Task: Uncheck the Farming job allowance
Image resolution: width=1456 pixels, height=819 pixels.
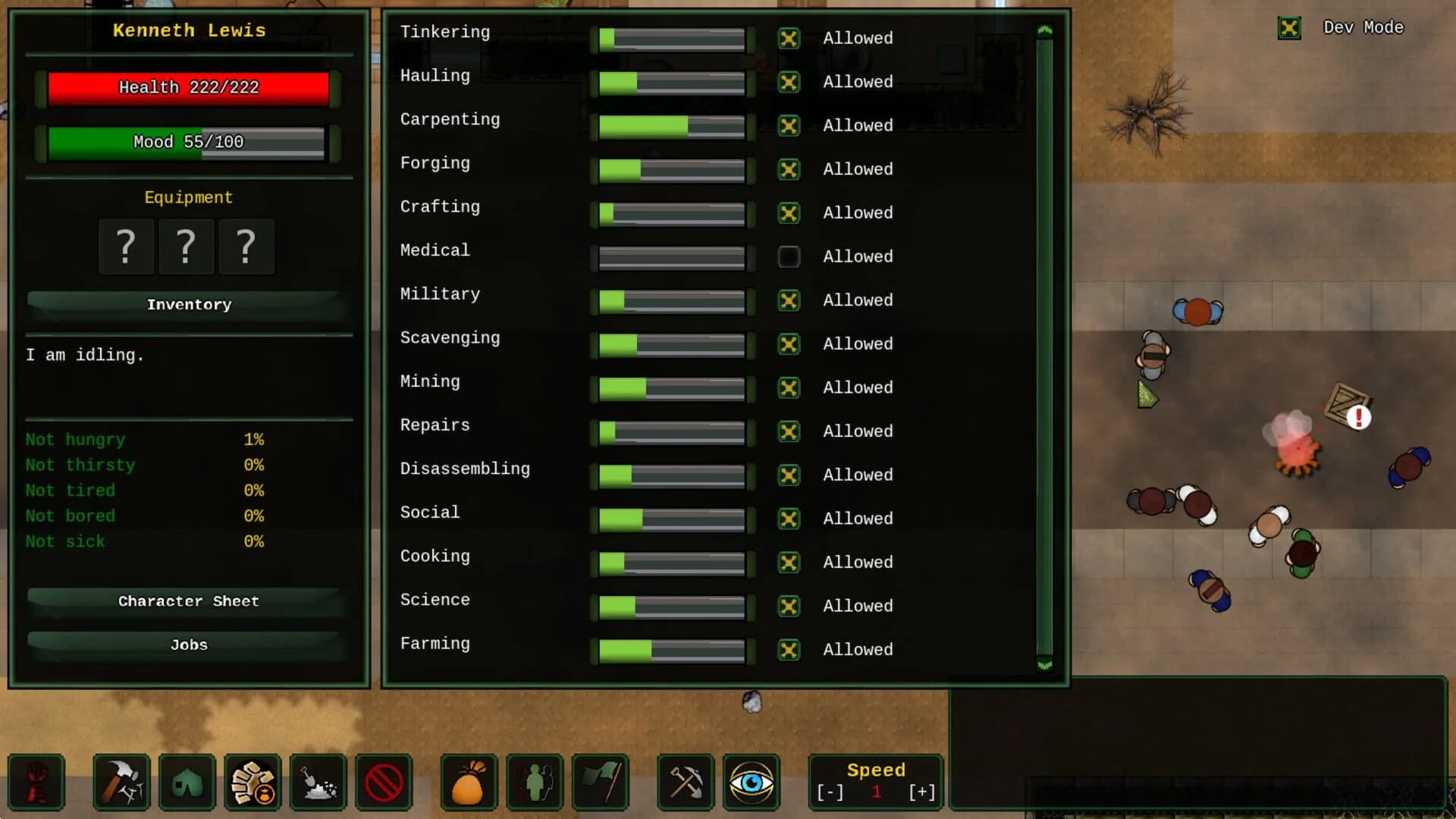Action: pos(789,650)
